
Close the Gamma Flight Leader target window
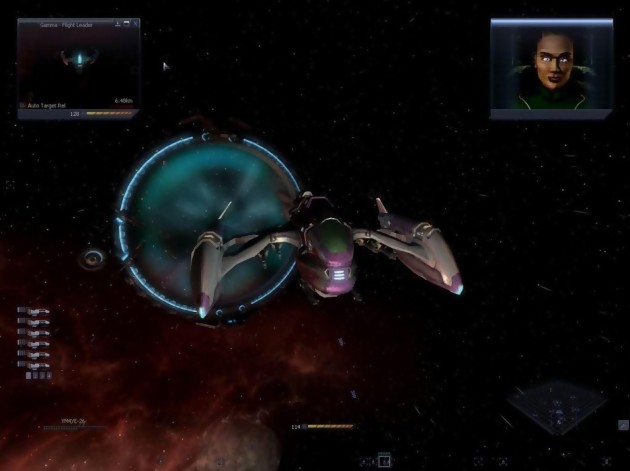[x=136, y=23]
